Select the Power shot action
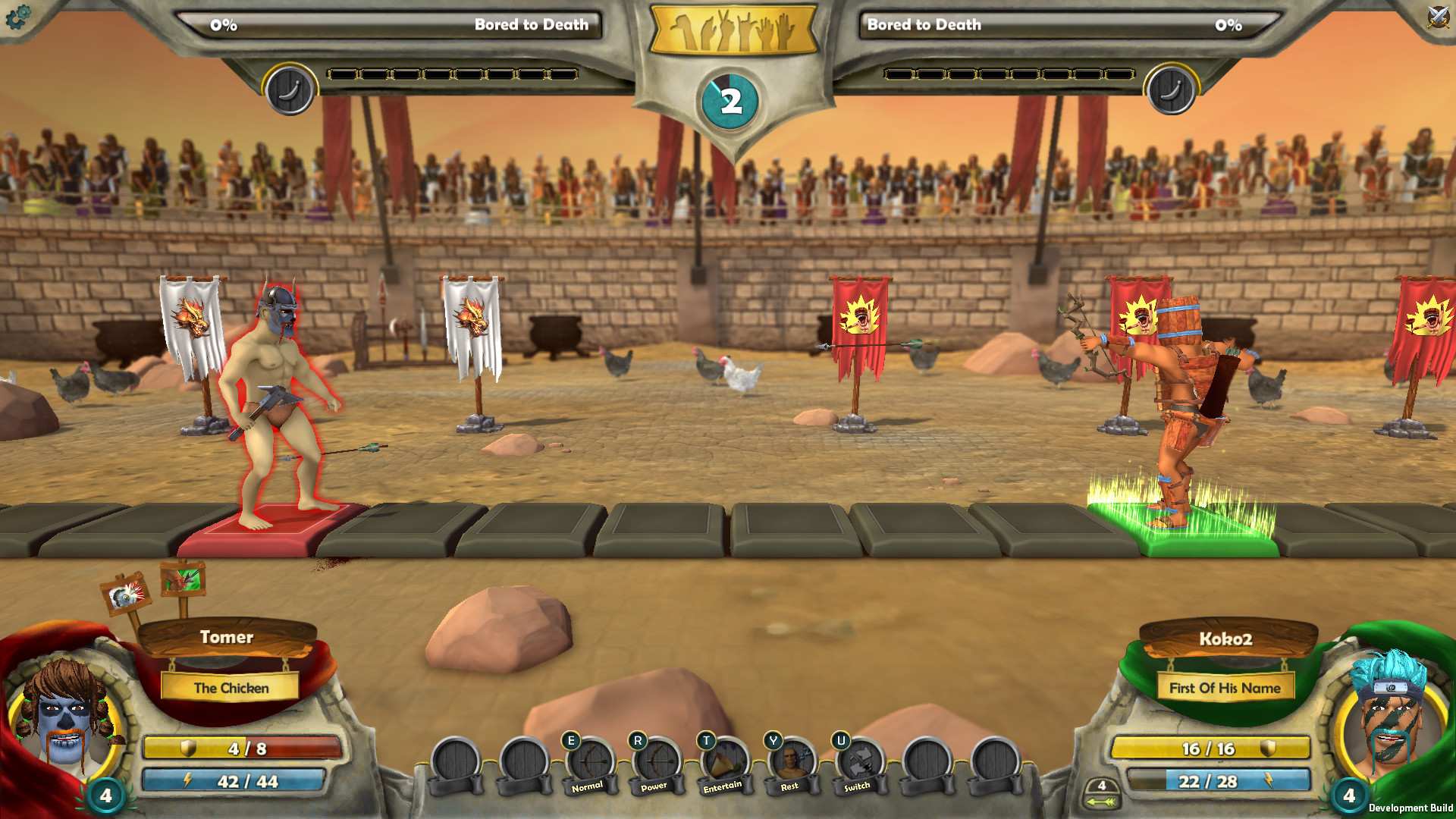The width and height of the screenshot is (1456, 819). [654, 762]
